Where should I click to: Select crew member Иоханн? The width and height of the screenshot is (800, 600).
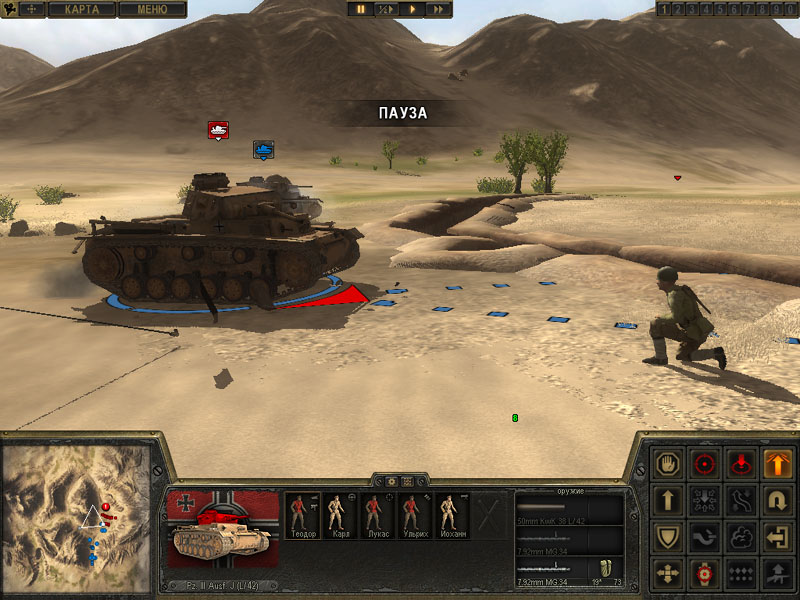[449, 517]
